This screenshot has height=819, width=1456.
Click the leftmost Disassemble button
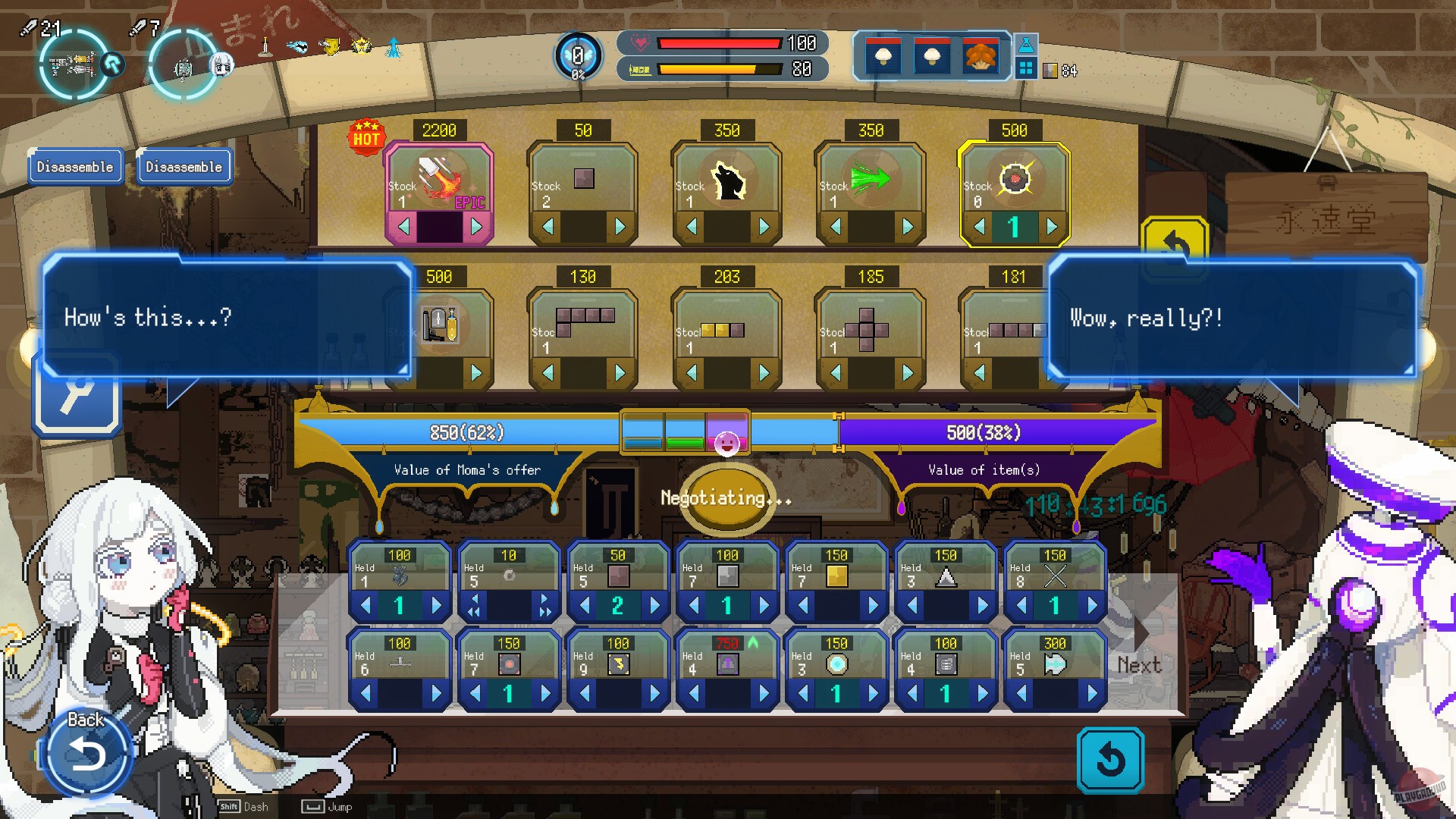point(75,166)
